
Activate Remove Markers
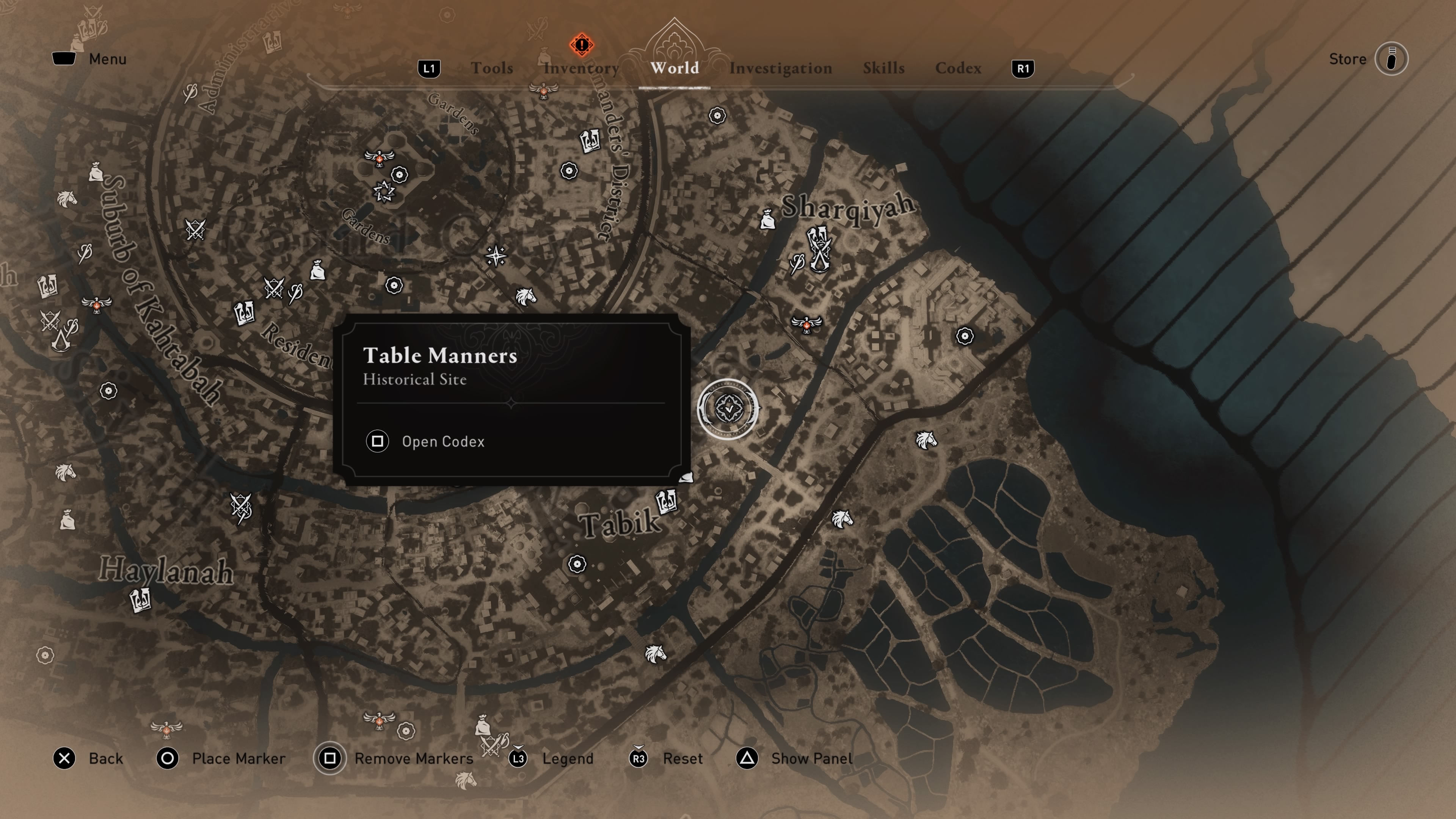(394, 758)
